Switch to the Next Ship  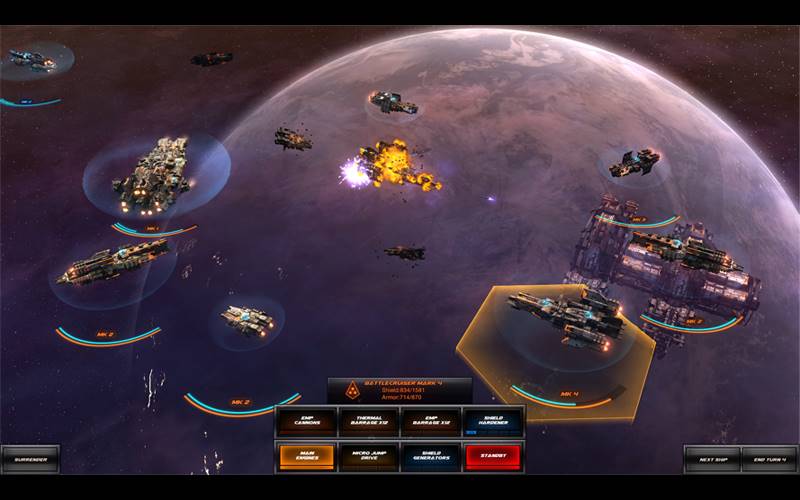pyautogui.click(x=712, y=459)
